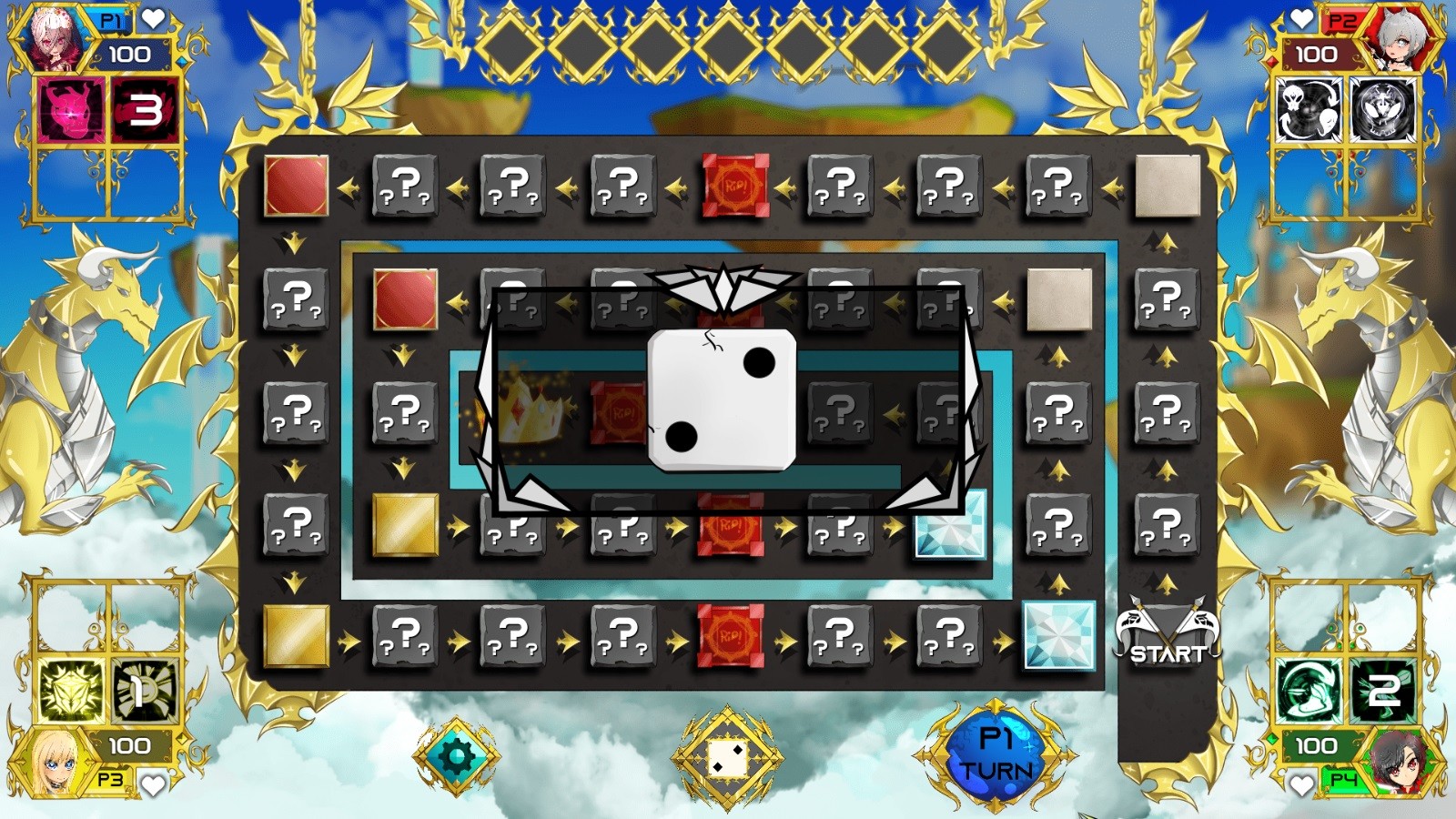
Task: Open the settings gear icon at bottom left
Action: [x=455, y=754]
